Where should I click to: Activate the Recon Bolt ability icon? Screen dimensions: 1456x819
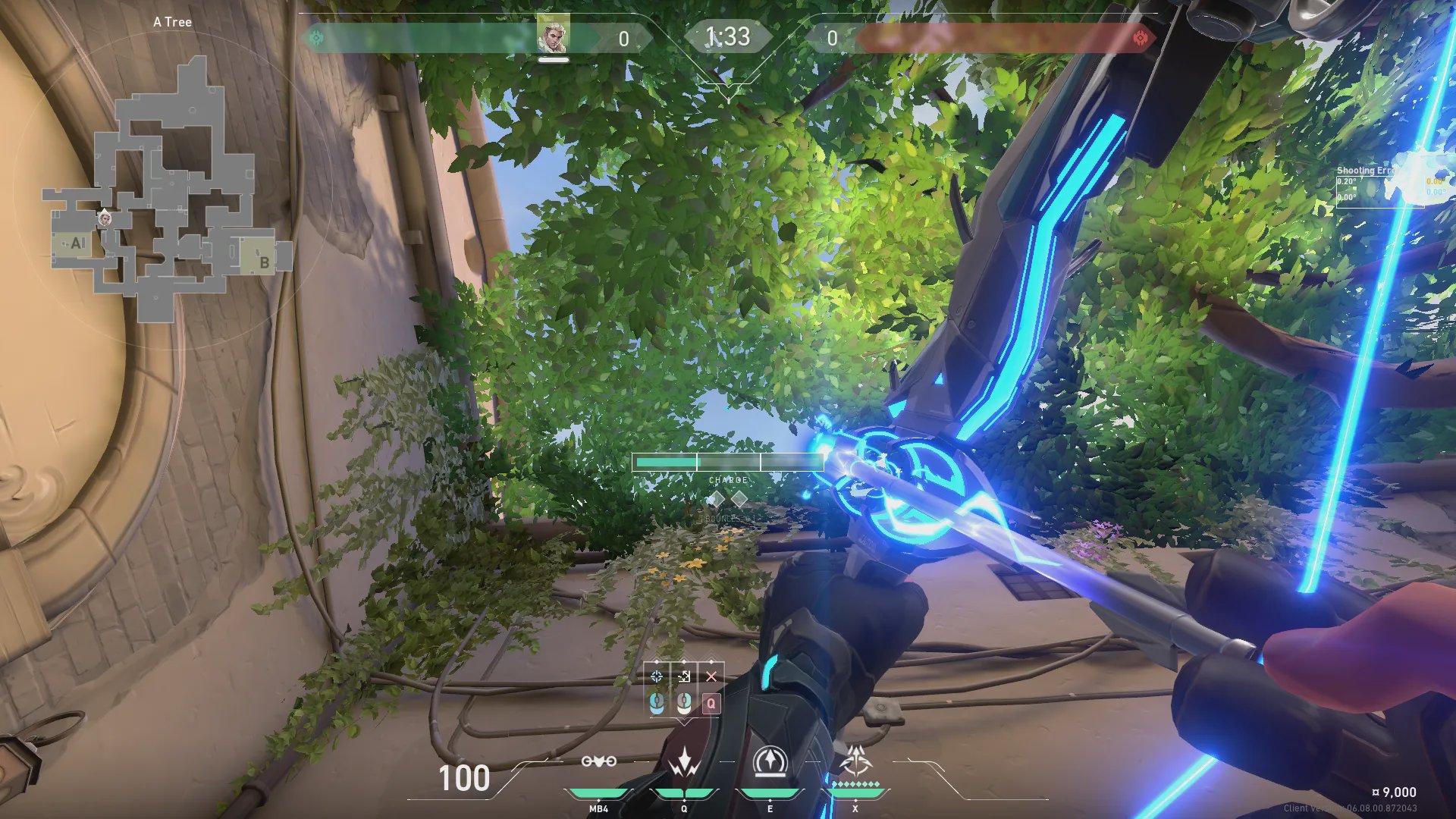tap(770, 762)
